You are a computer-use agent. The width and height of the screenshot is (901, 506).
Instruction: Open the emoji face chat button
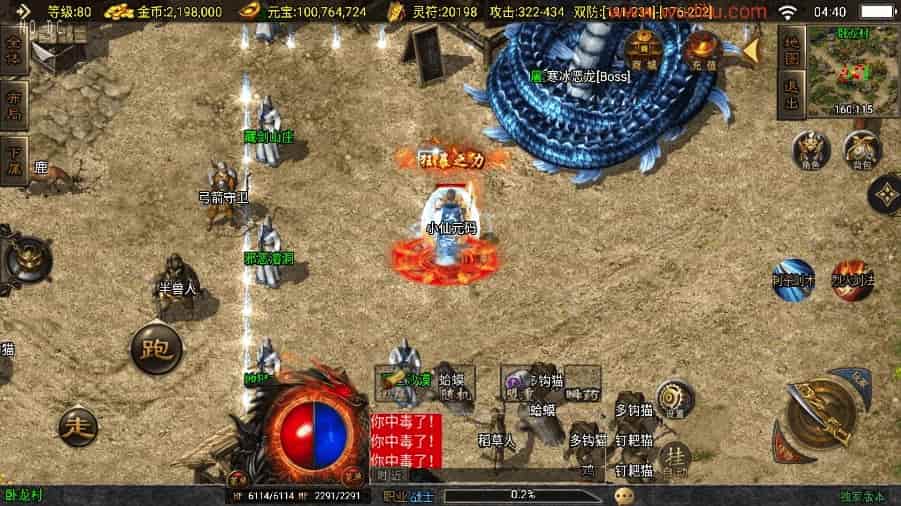[625, 494]
